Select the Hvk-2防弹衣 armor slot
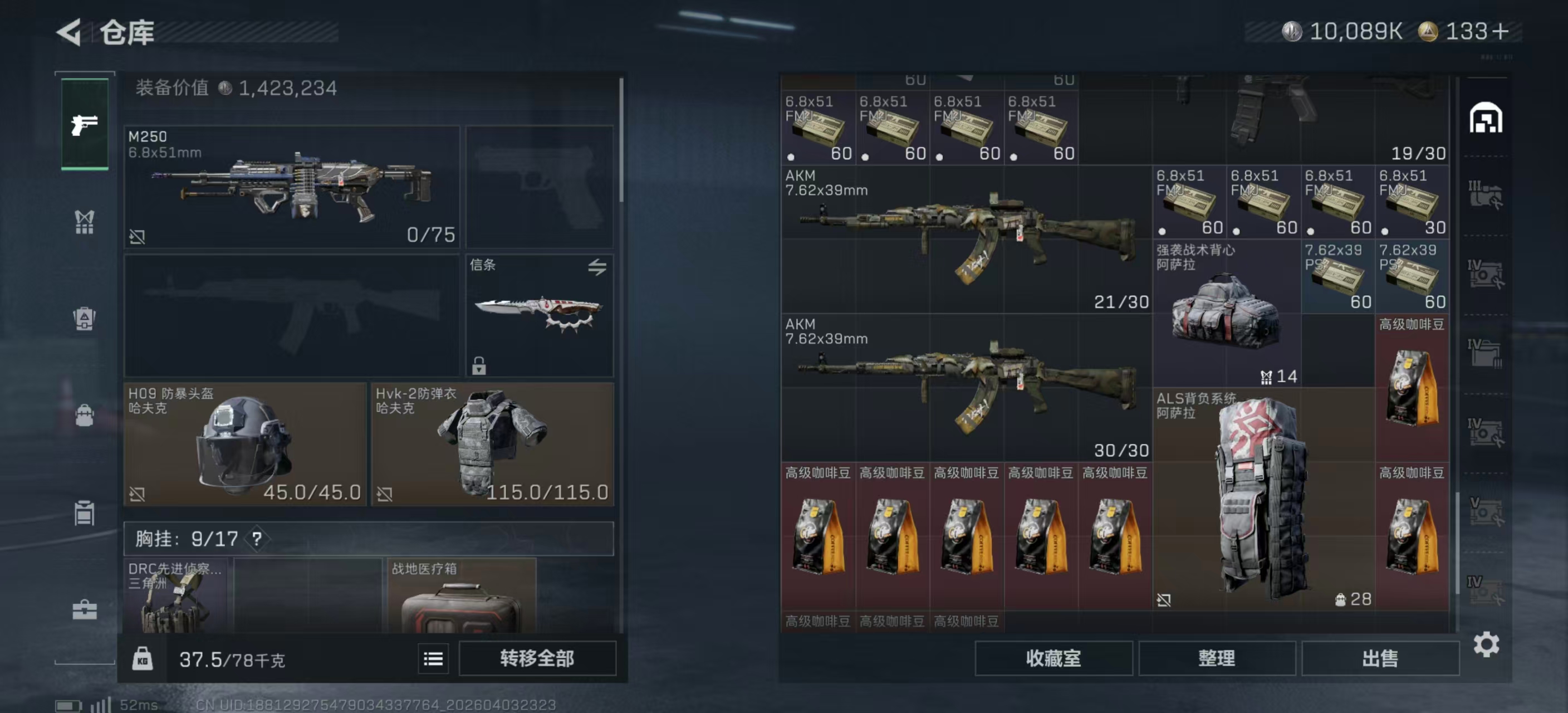Screen dimensions: 1568x713 (x=492, y=444)
